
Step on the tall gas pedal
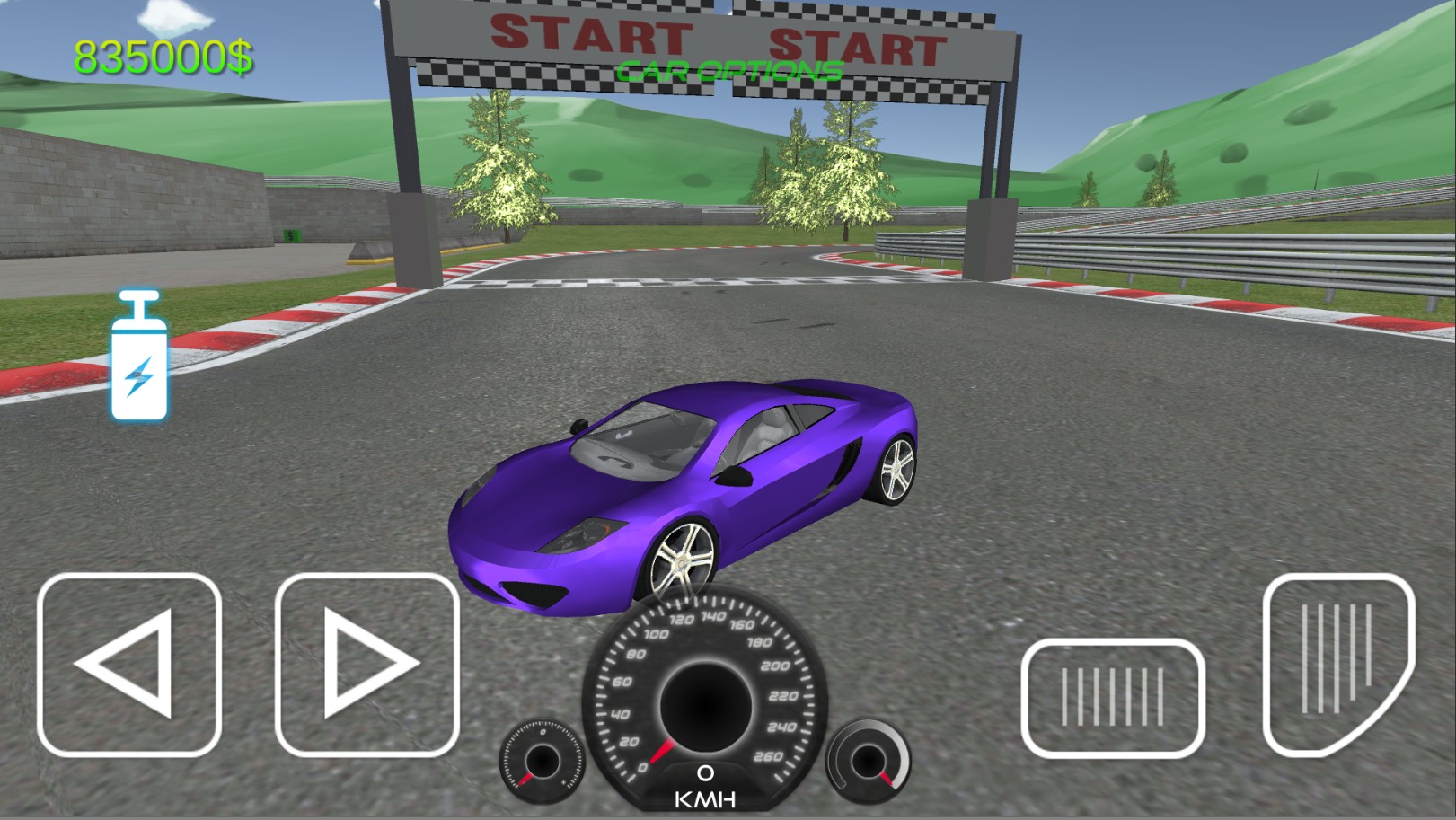pyautogui.click(x=1338, y=665)
